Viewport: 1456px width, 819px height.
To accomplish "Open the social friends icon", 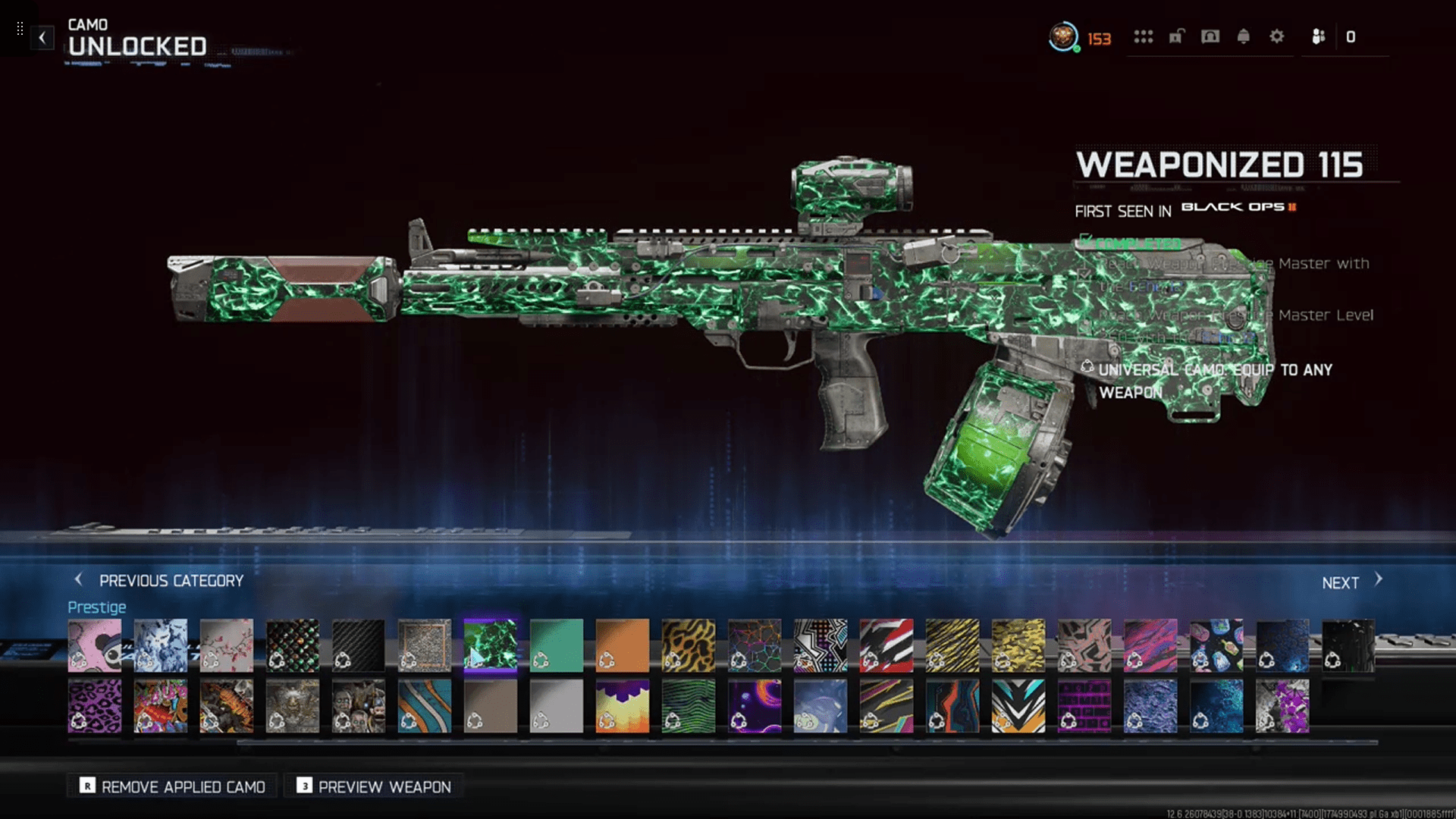I will tap(1319, 36).
